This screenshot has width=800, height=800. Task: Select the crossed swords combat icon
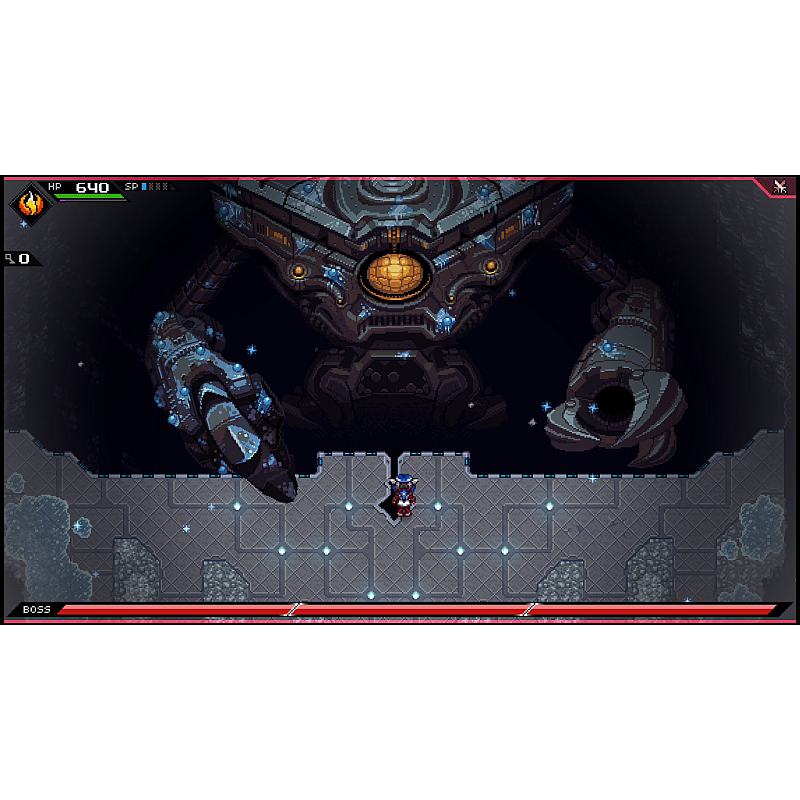(781, 187)
